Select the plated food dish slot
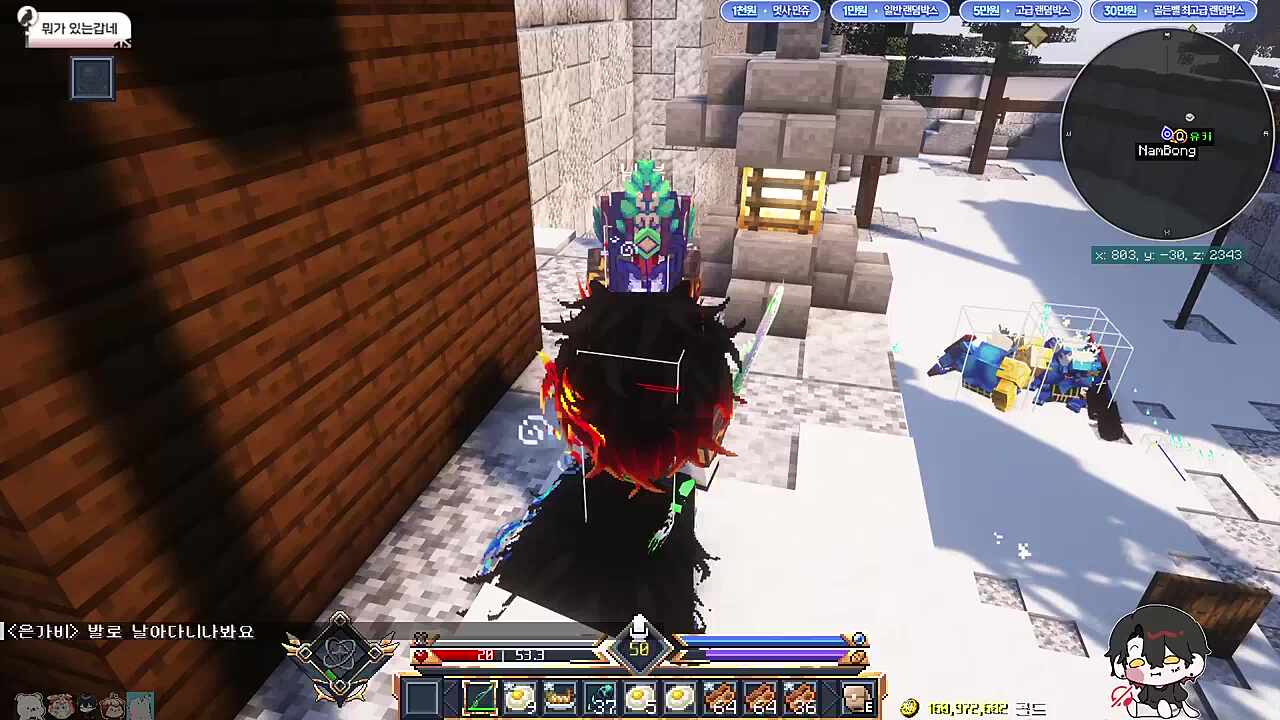This screenshot has height=720, width=1280. (560, 697)
